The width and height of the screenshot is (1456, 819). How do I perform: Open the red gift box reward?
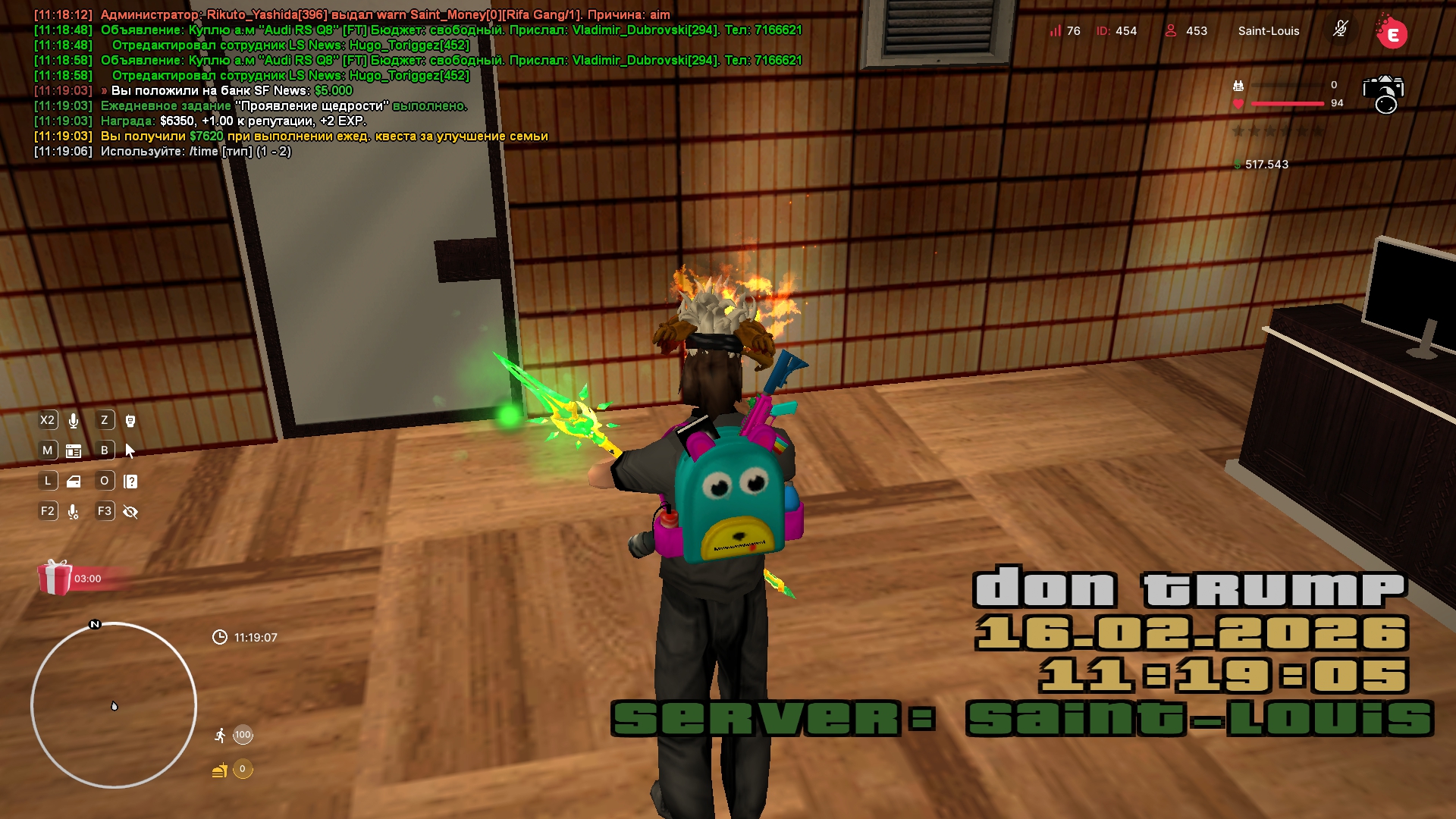[x=55, y=578]
